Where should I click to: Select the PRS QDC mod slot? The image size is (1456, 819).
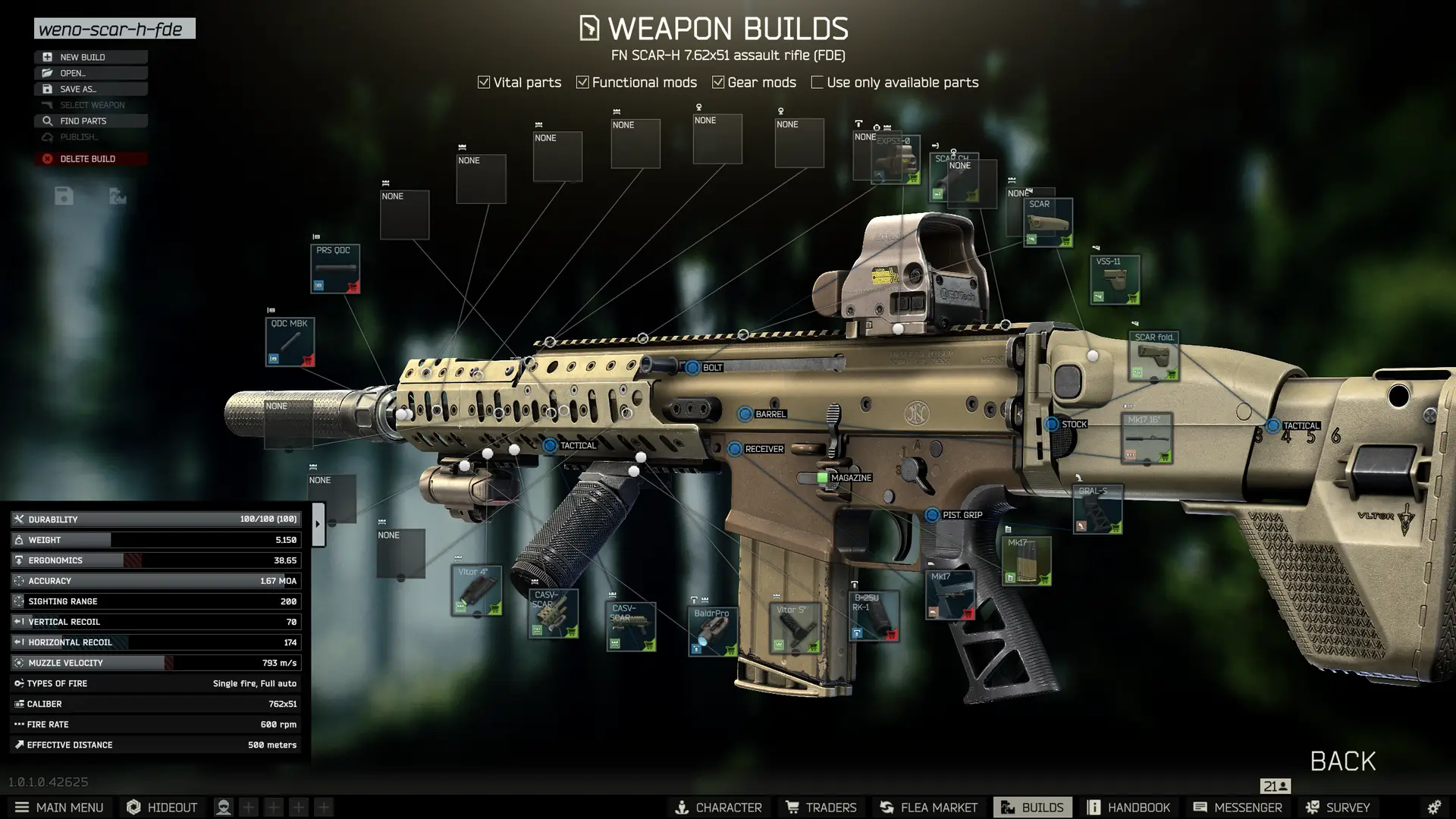tap(334, 268)
